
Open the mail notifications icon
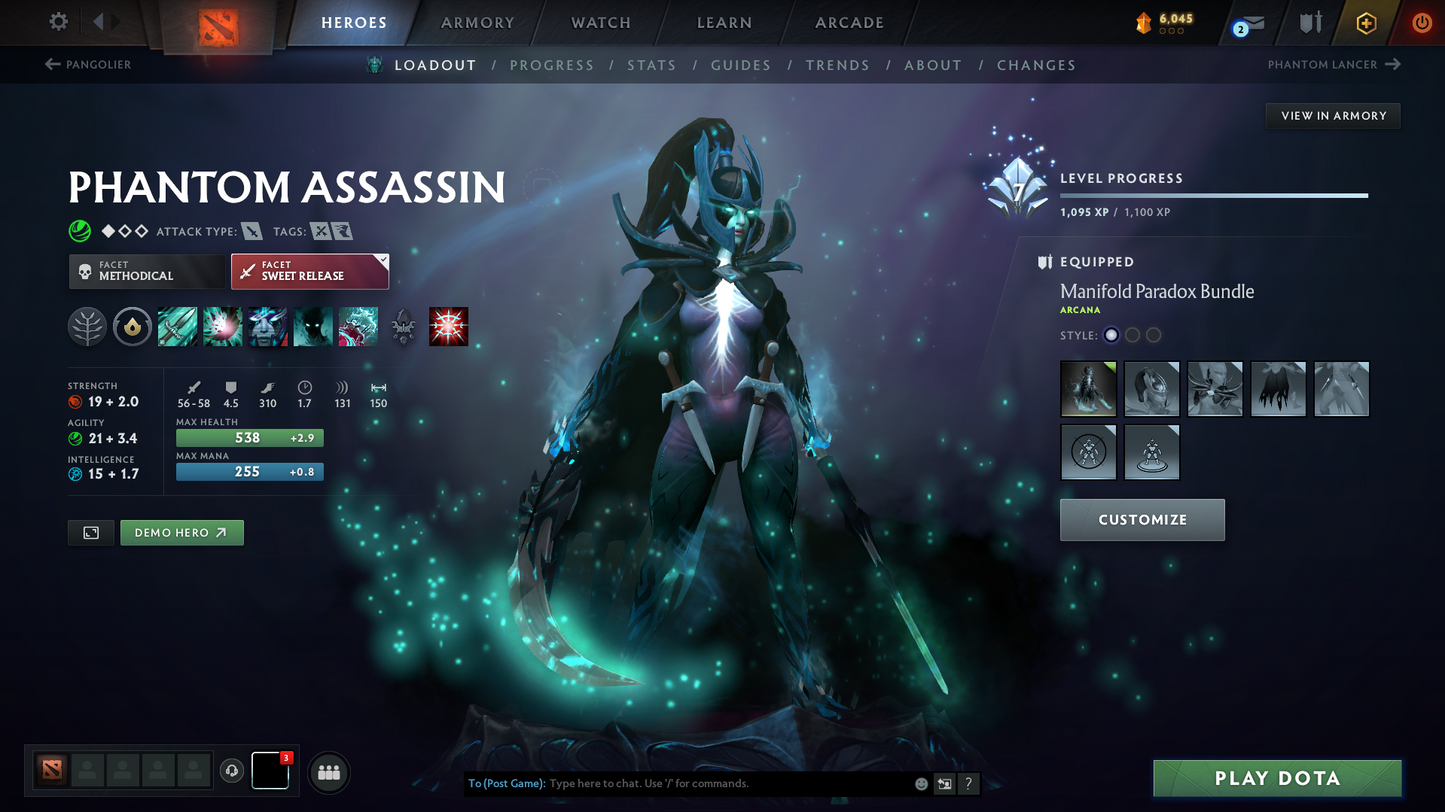click(x=1250, y=23)
